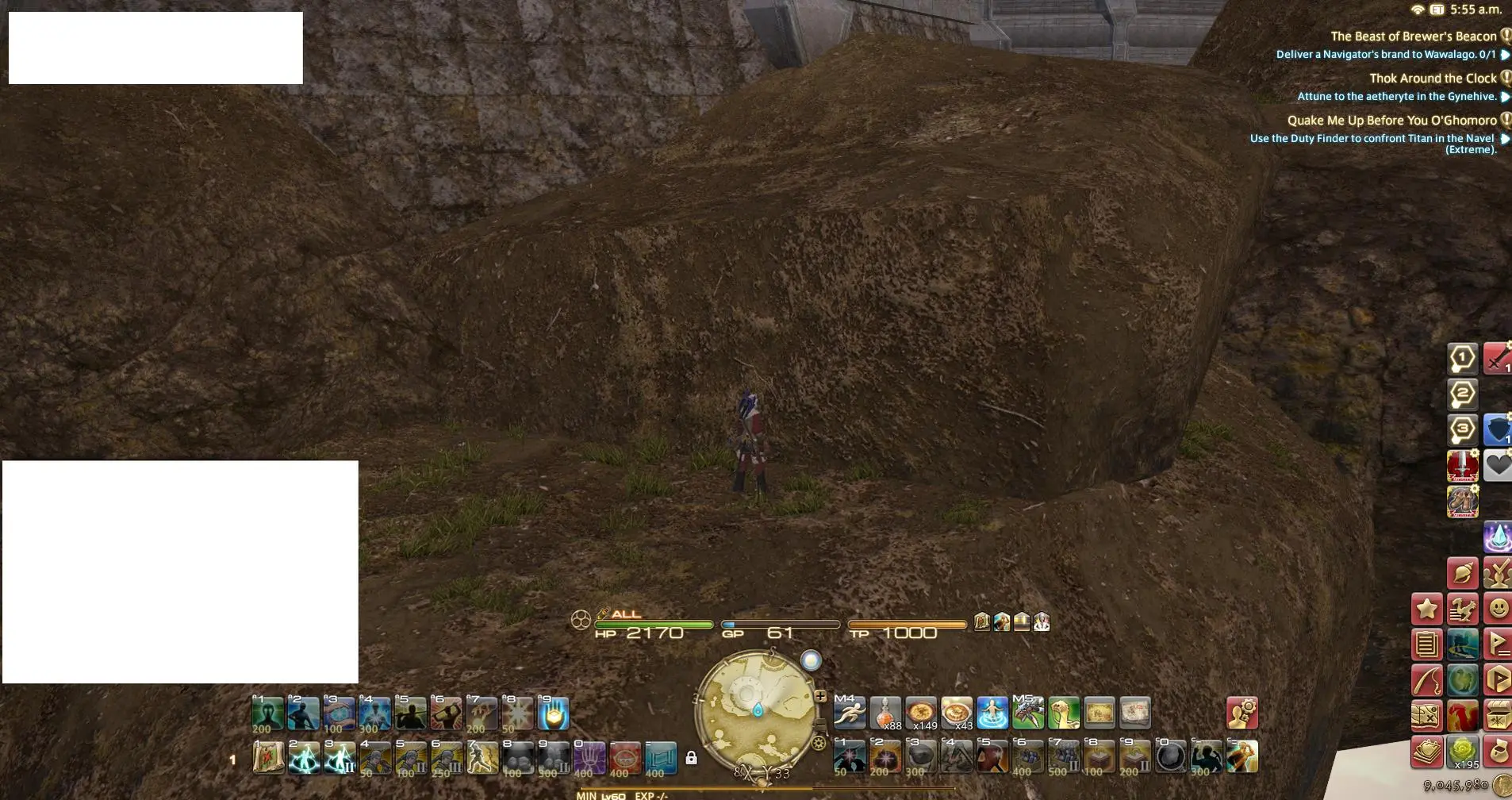This screenshot has height=800, width=1512.
Task: Use the orange potion with 88 remaining
Action: 885,713
